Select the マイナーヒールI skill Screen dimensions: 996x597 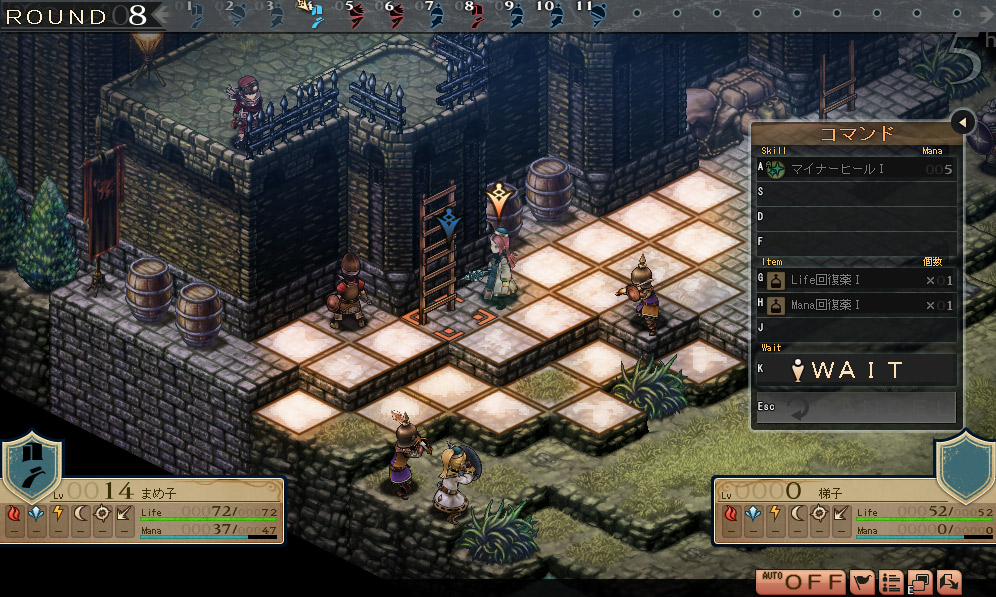855,169
